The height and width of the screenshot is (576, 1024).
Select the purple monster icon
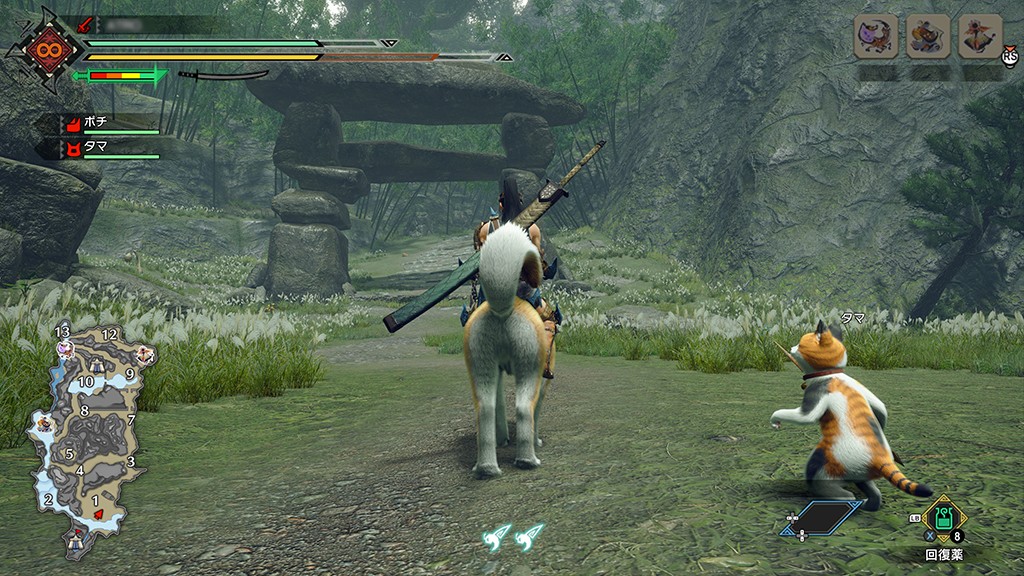point(875,37)
